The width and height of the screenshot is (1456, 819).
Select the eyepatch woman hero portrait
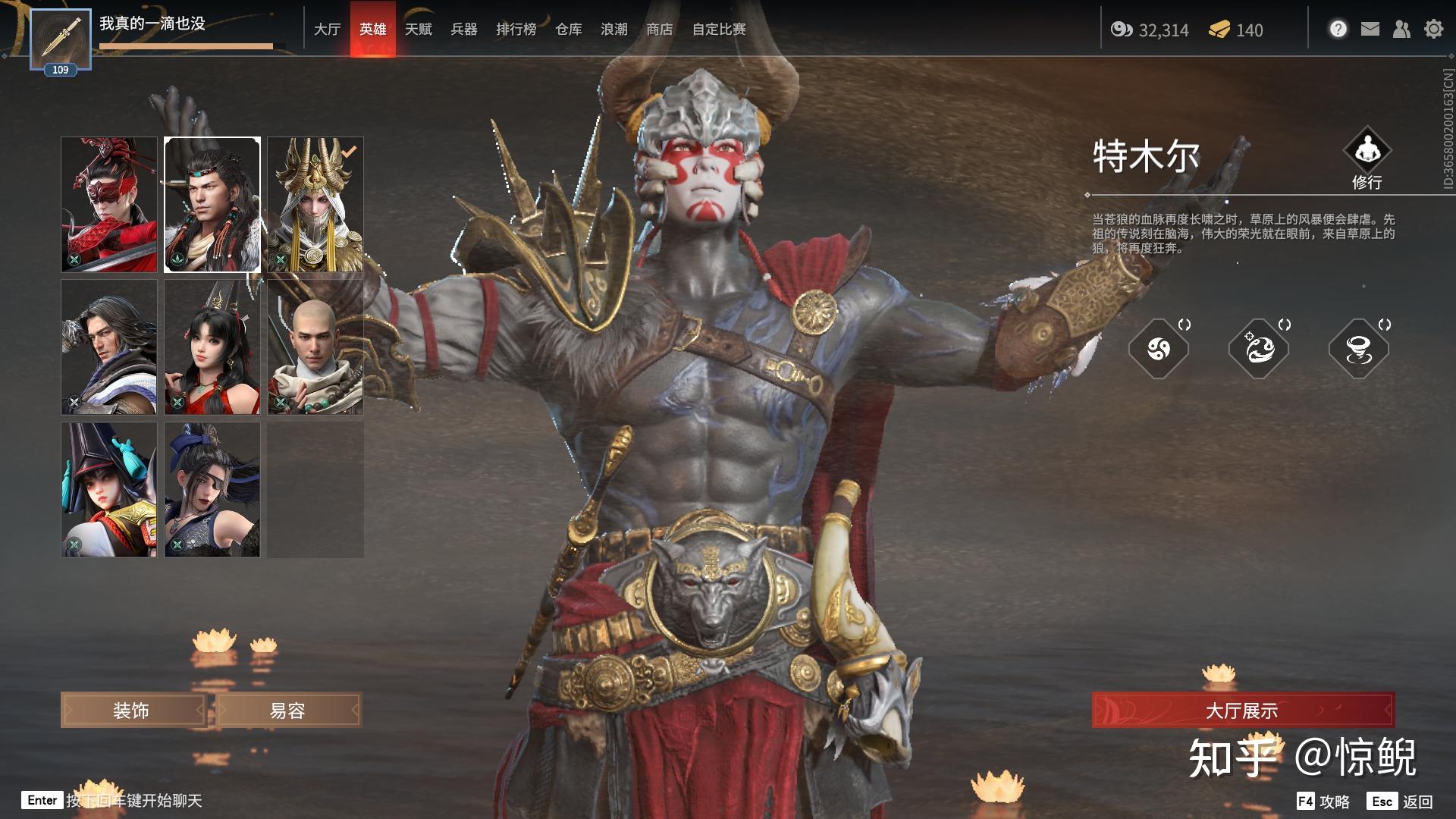click(x=212, y=490)
